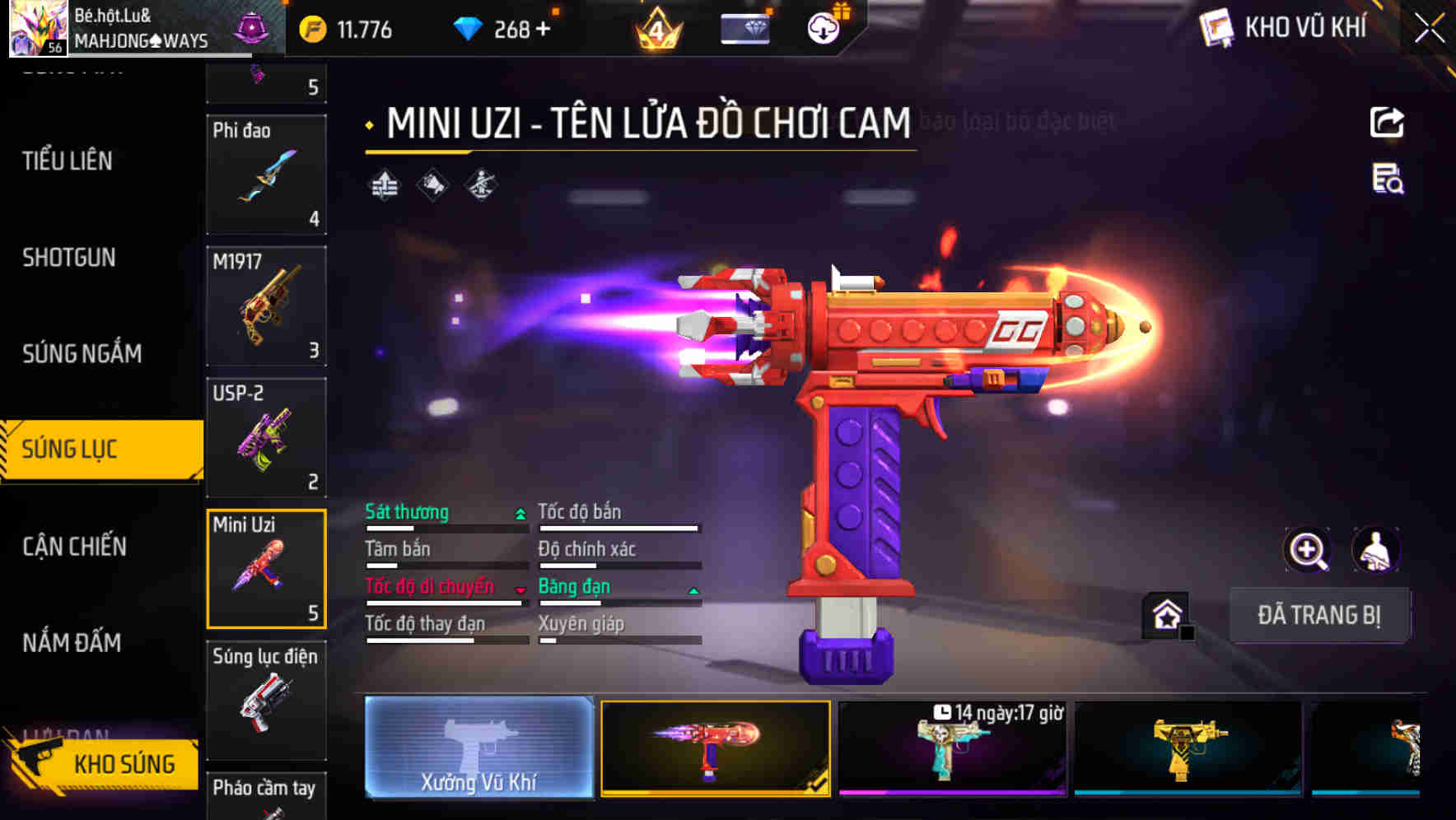Select the Súng Ngắm category
1456x820 pixels.
coord(82,354)
